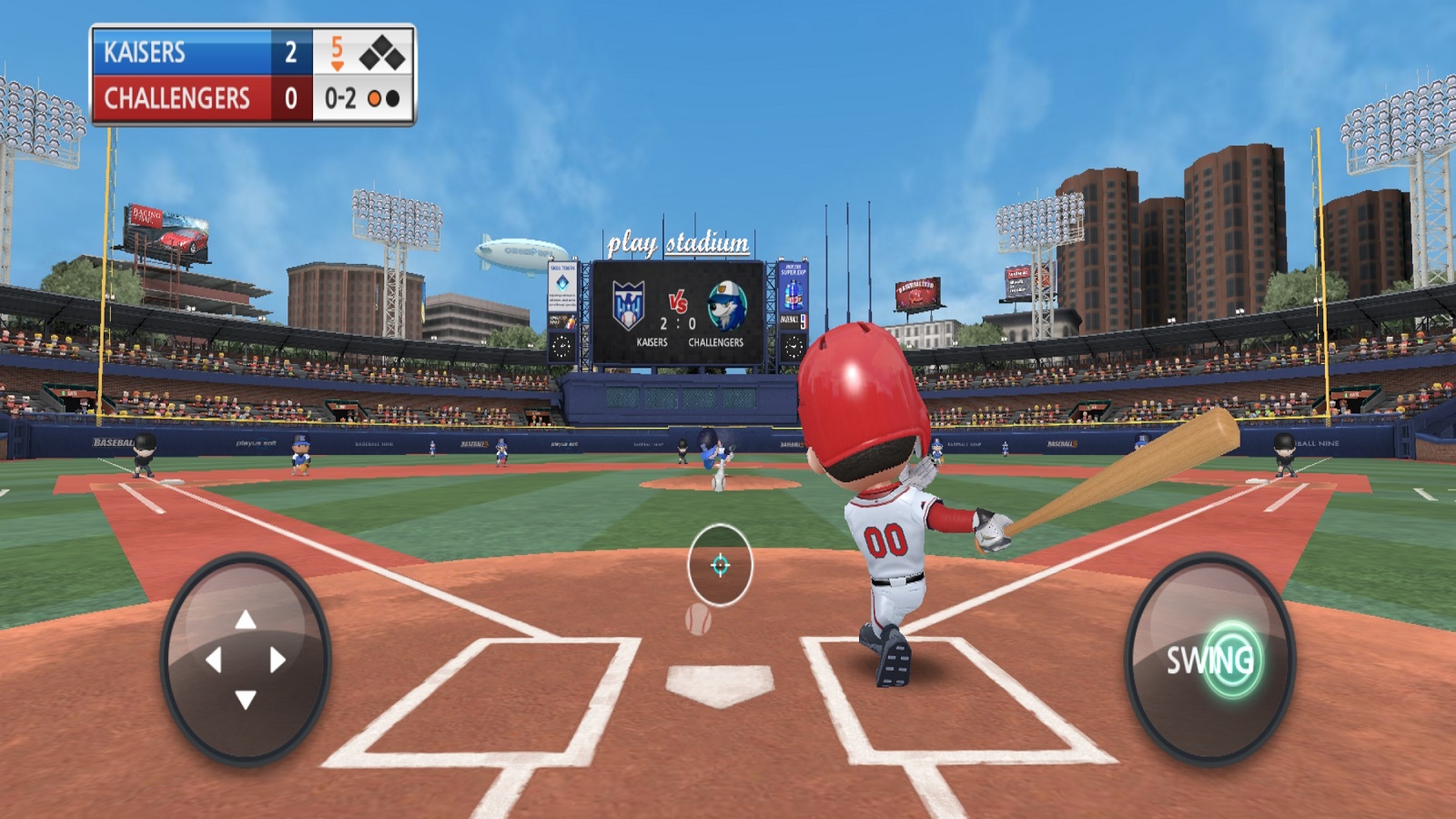
Task: Click the up arrow on the directional pad
Action: pos(246,621)
